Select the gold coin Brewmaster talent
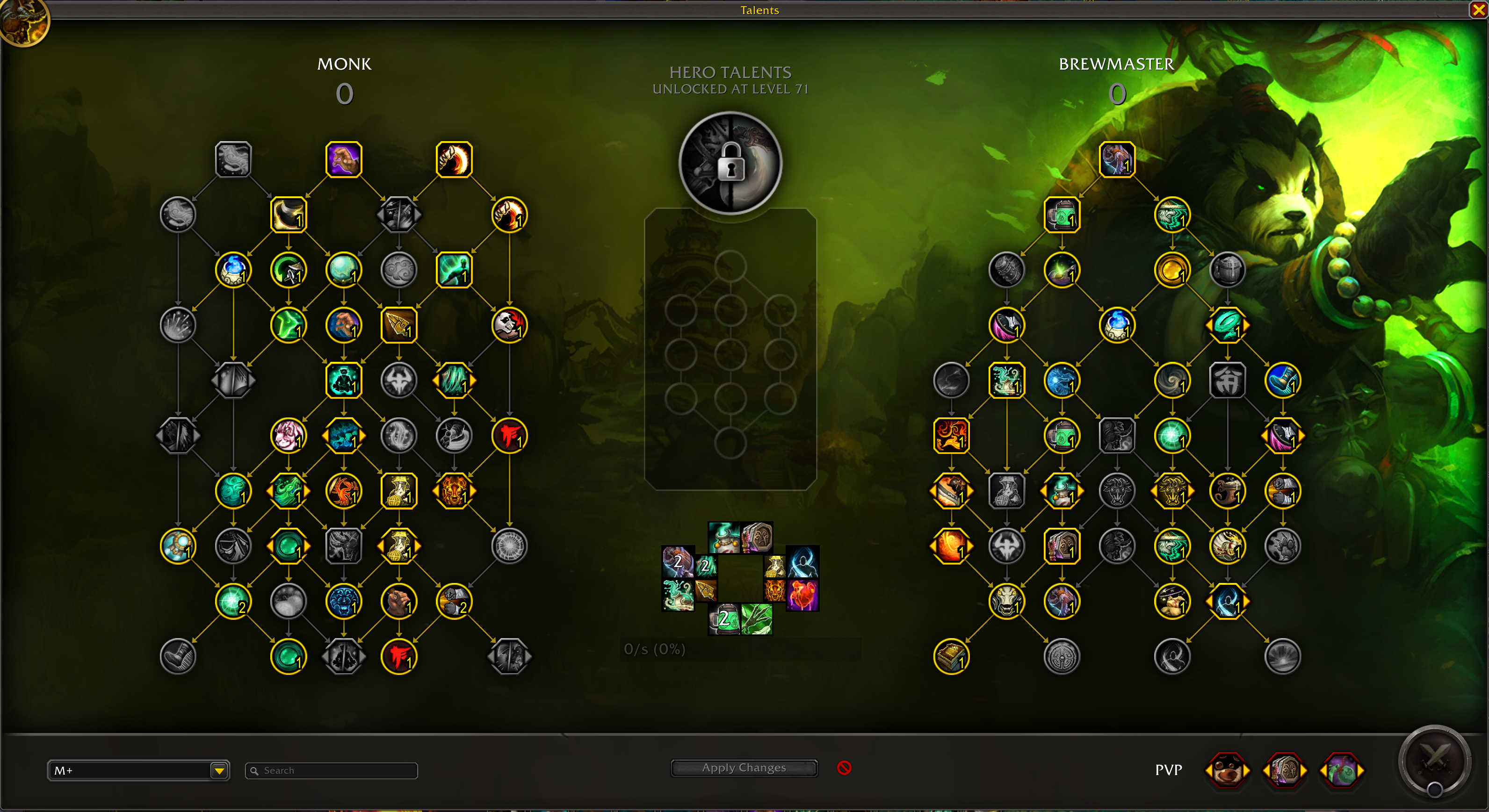 1172,270
